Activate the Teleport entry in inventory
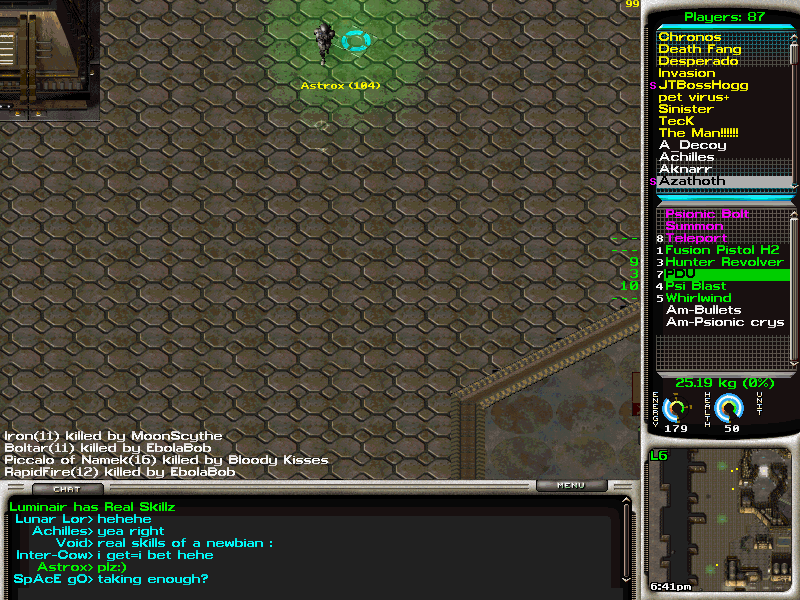This screenshot has width=800, height=600. pos(696,238)
